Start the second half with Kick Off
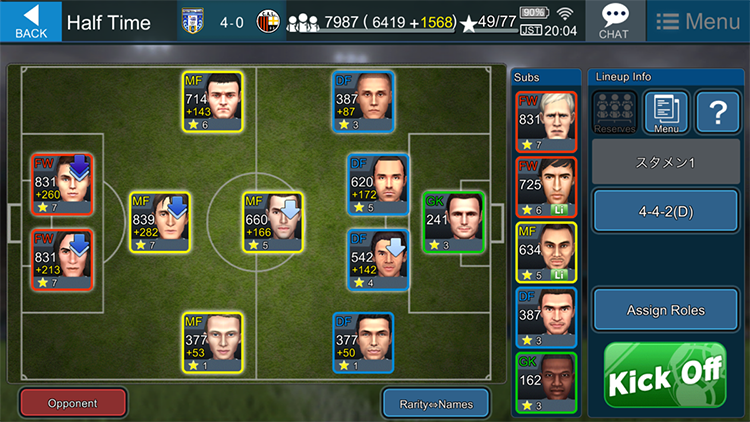The height and width of the screenshot is (422, 750). [664, 375]
